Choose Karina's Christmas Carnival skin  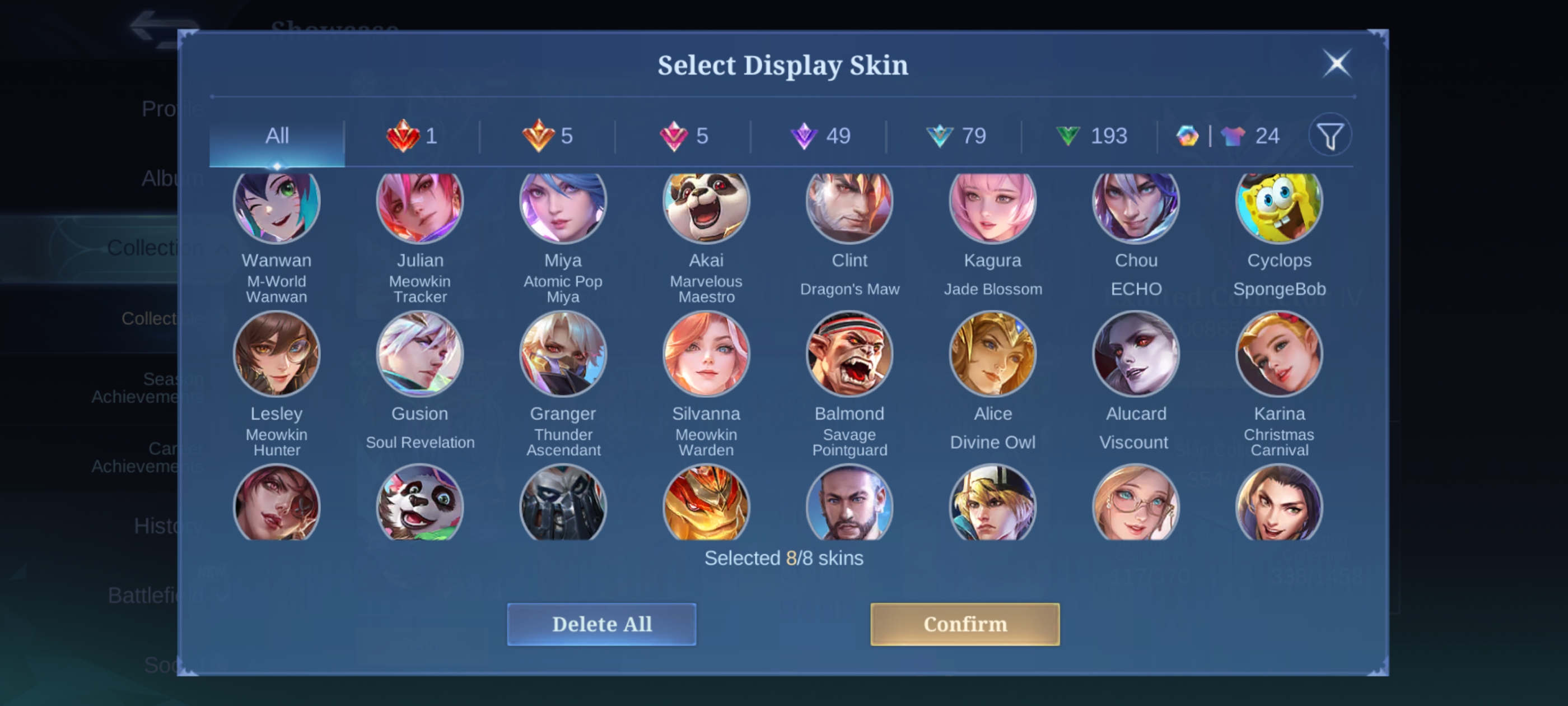pos(1279,354)
